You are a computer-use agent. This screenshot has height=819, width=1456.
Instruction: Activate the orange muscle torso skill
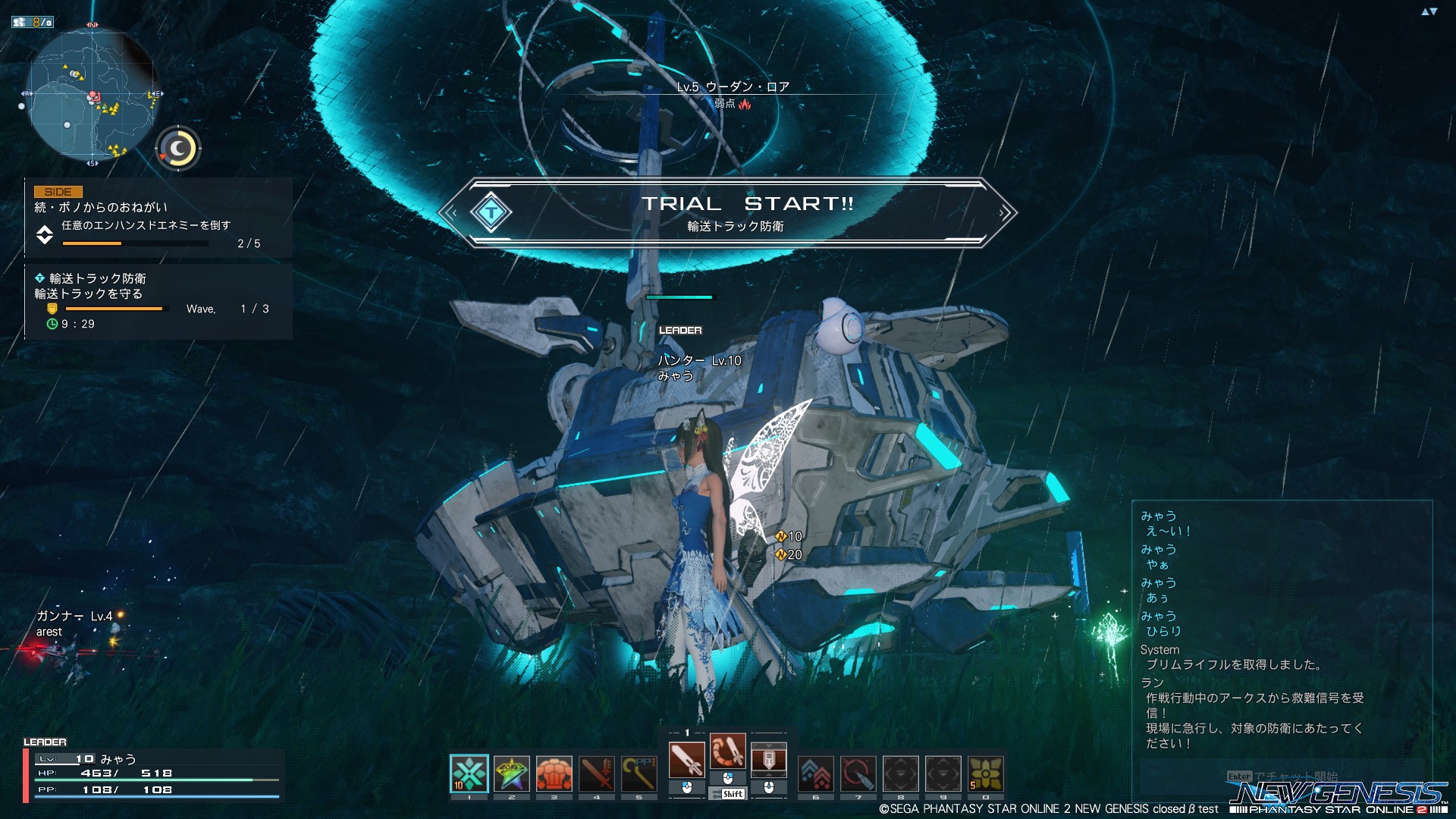pyautogui.click(x=554, y=773)
